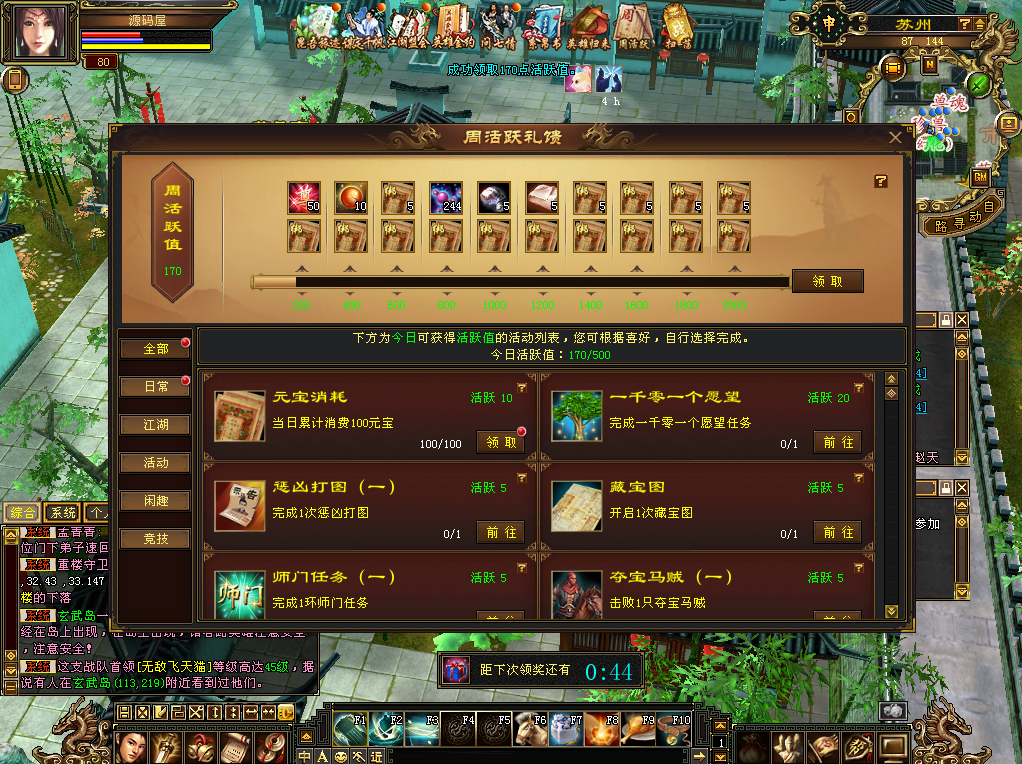Show the 活动 category tab
Image resolution: width=1022 pixels, height=764 pixels.
[155, 463]
